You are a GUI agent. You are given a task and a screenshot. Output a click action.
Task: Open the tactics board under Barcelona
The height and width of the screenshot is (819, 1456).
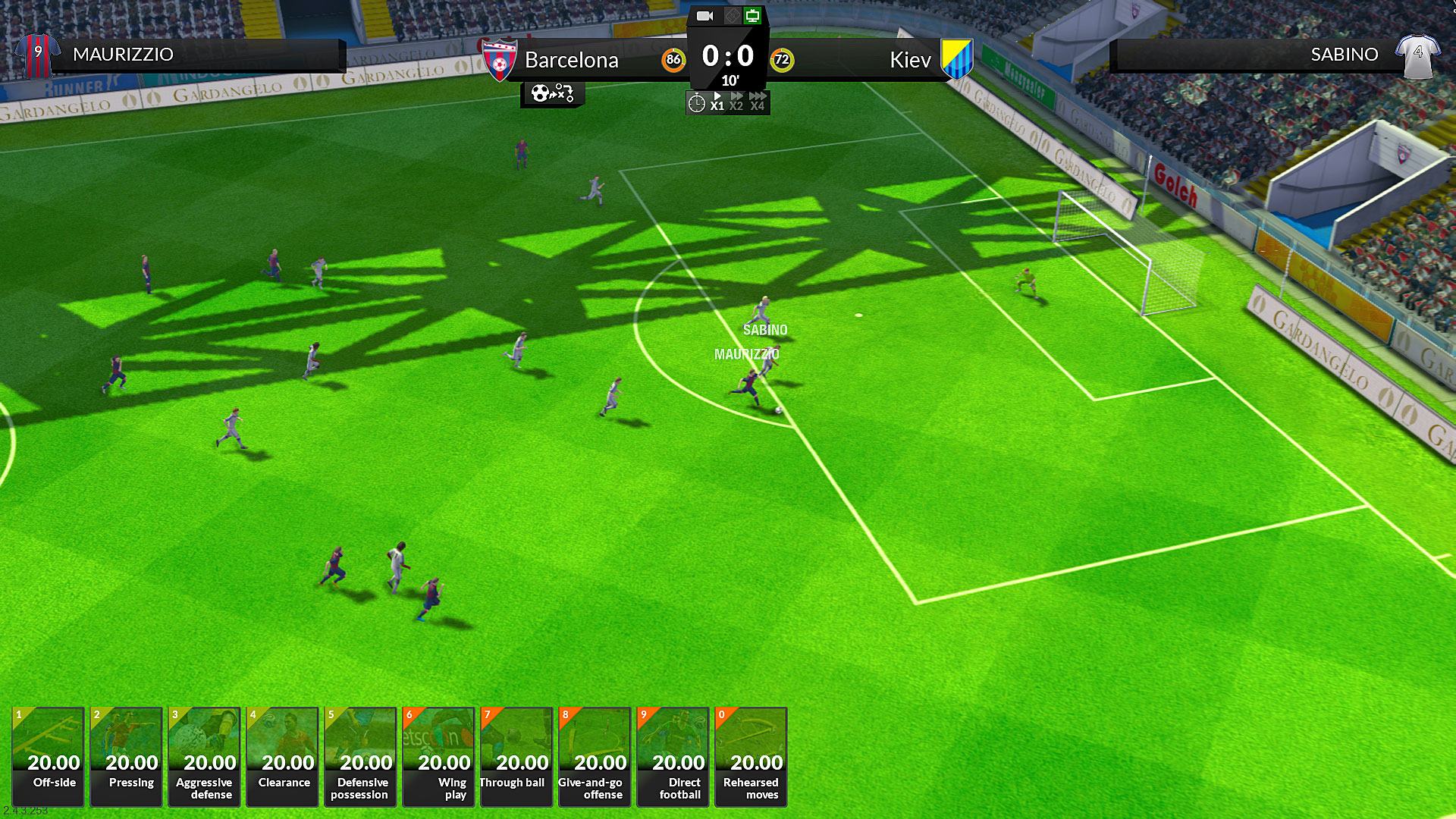click(552, 94)
